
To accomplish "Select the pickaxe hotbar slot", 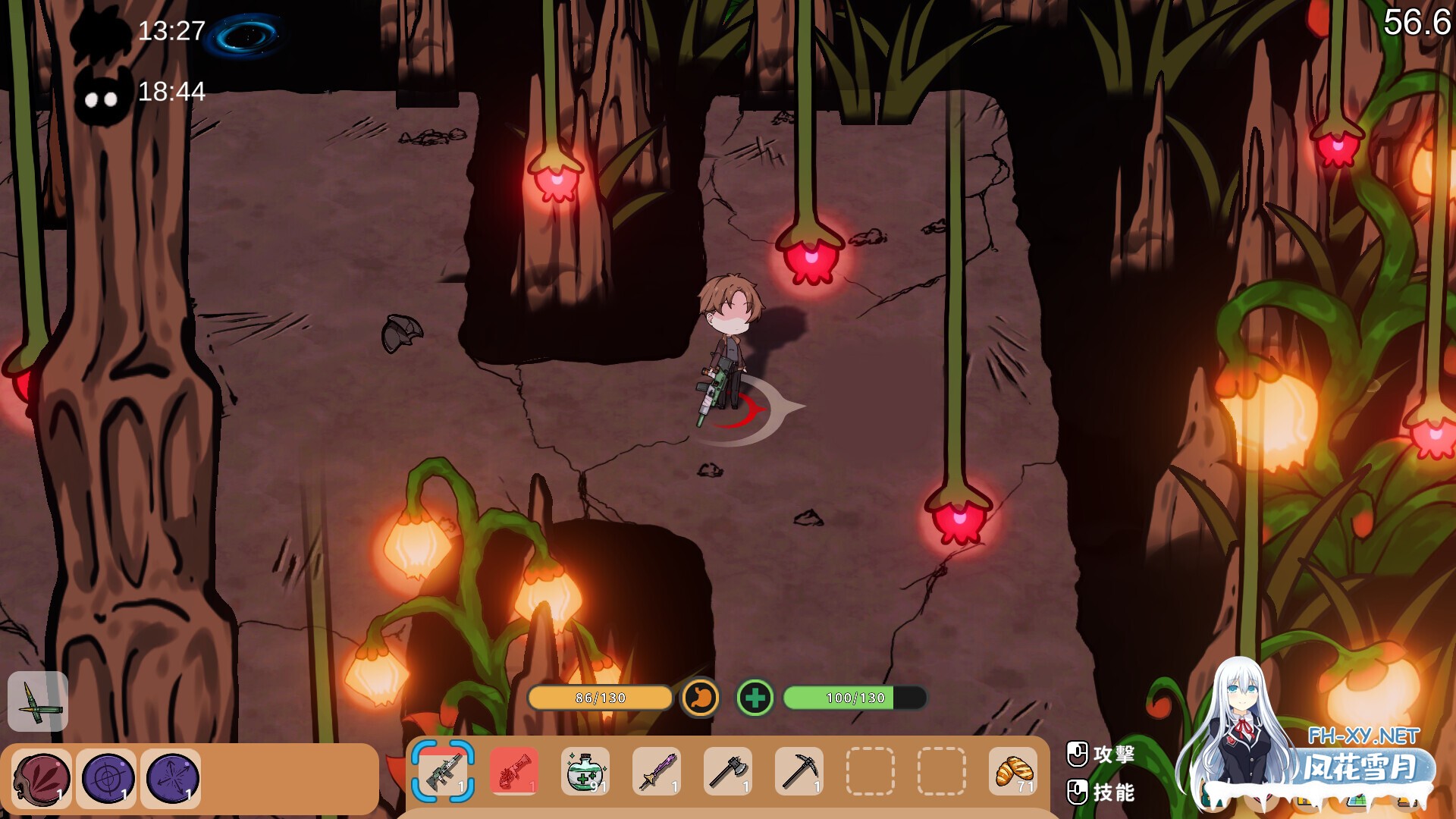I will pyautogui.click(x=799, y=771).
